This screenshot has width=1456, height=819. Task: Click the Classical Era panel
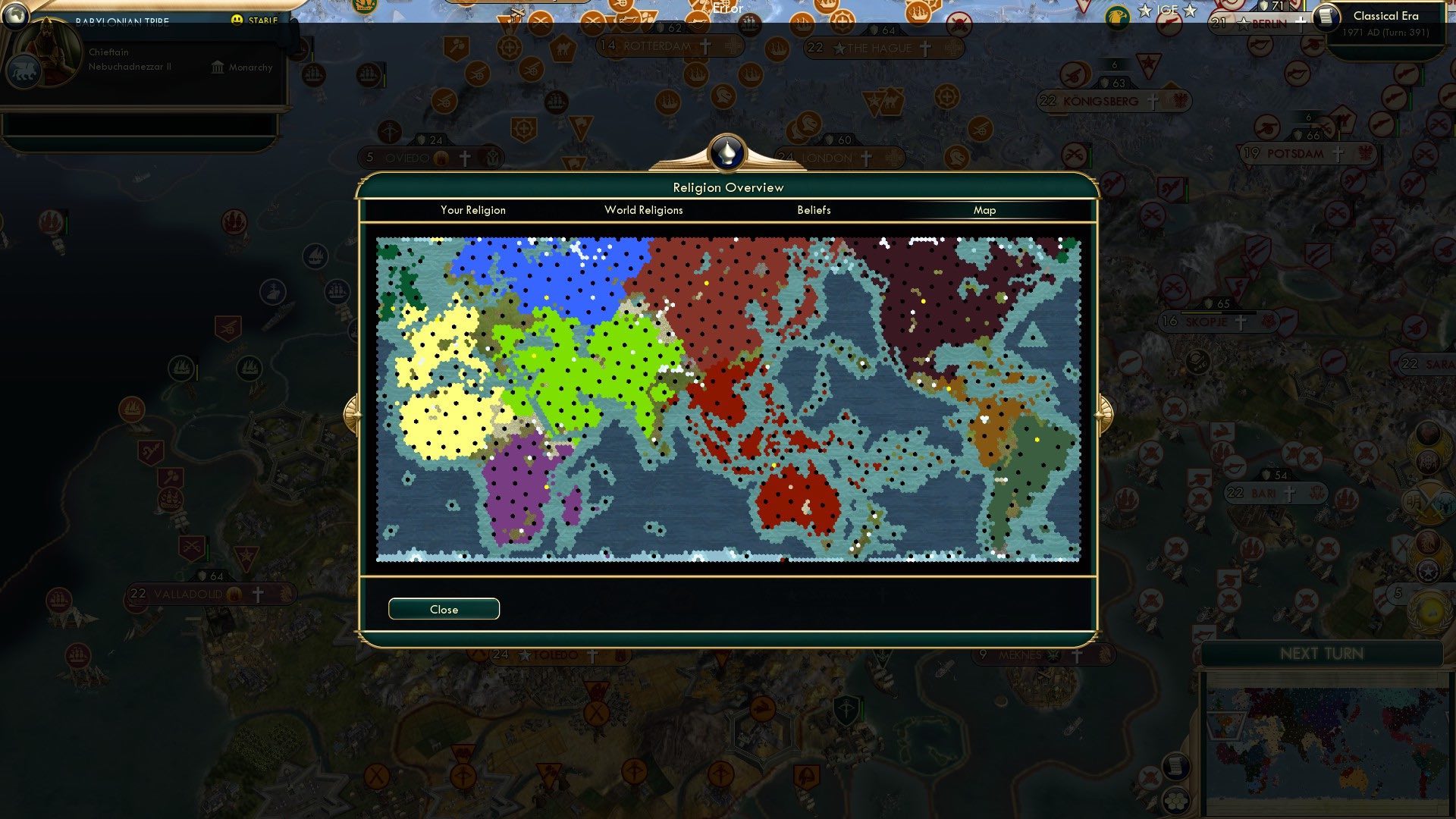[1385, 15]
